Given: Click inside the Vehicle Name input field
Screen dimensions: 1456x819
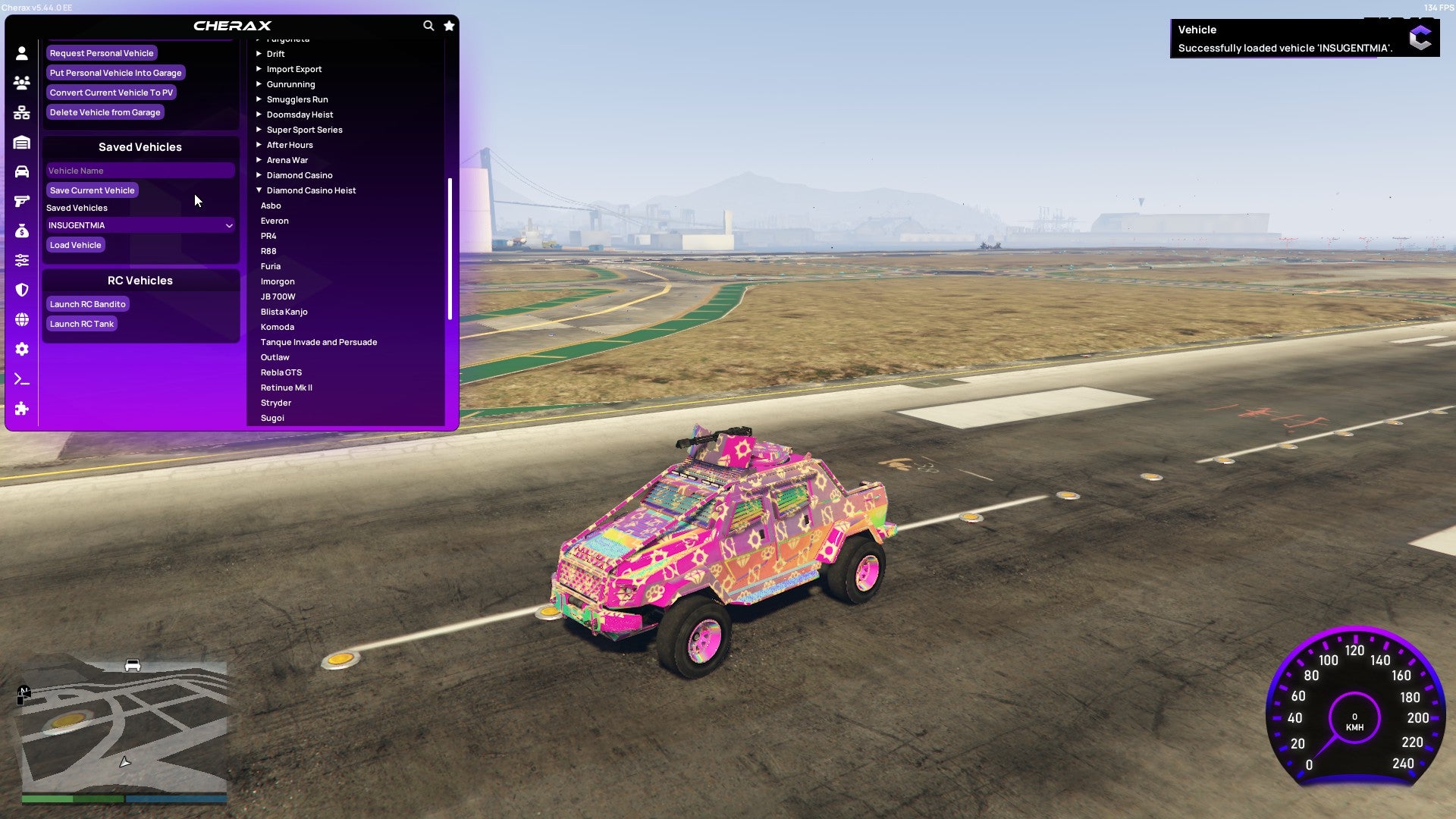Looking at the screenshot, I should (140, 171).
